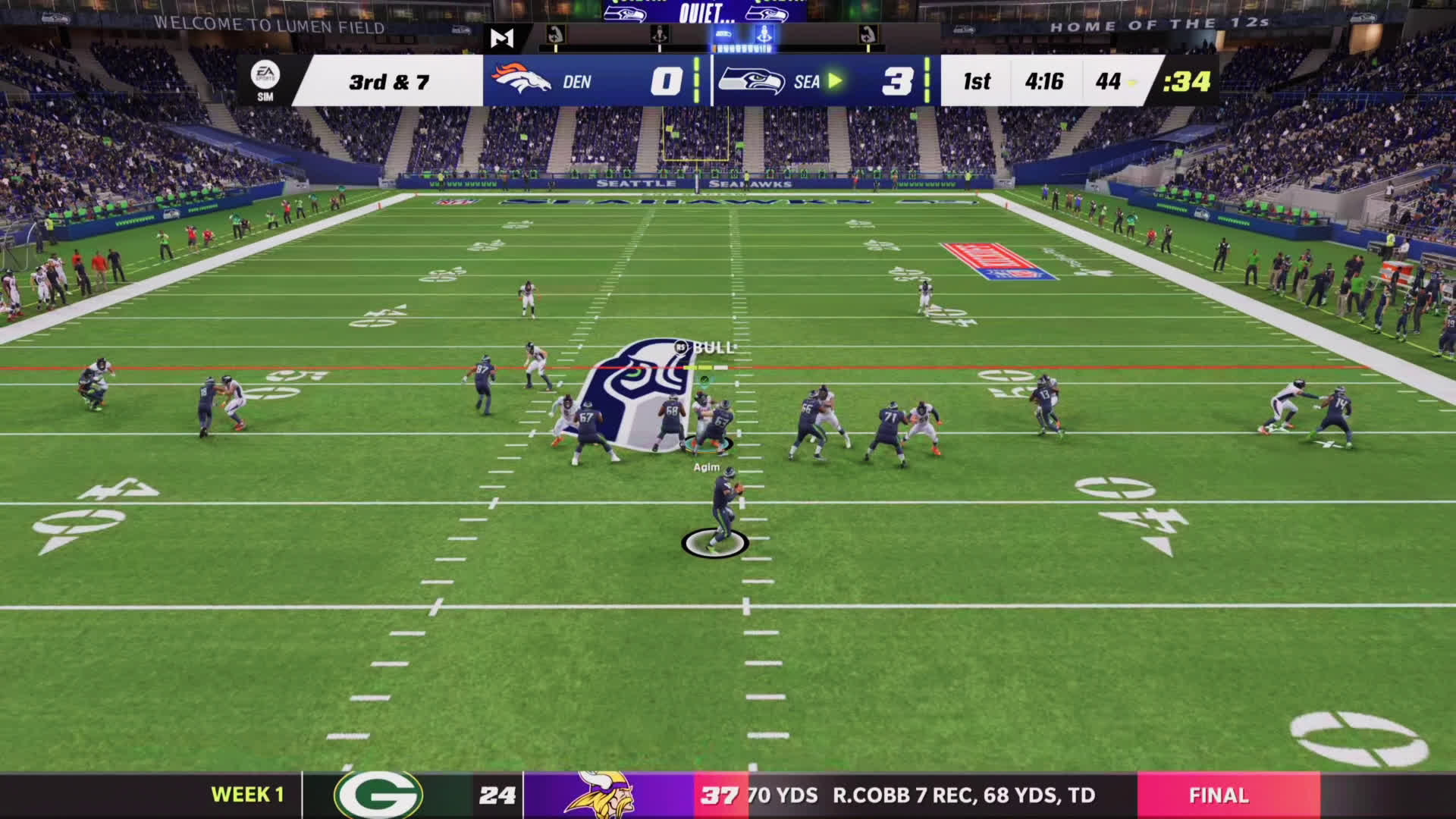Select the Seahawks logo beside SEA score

(752, 80)
